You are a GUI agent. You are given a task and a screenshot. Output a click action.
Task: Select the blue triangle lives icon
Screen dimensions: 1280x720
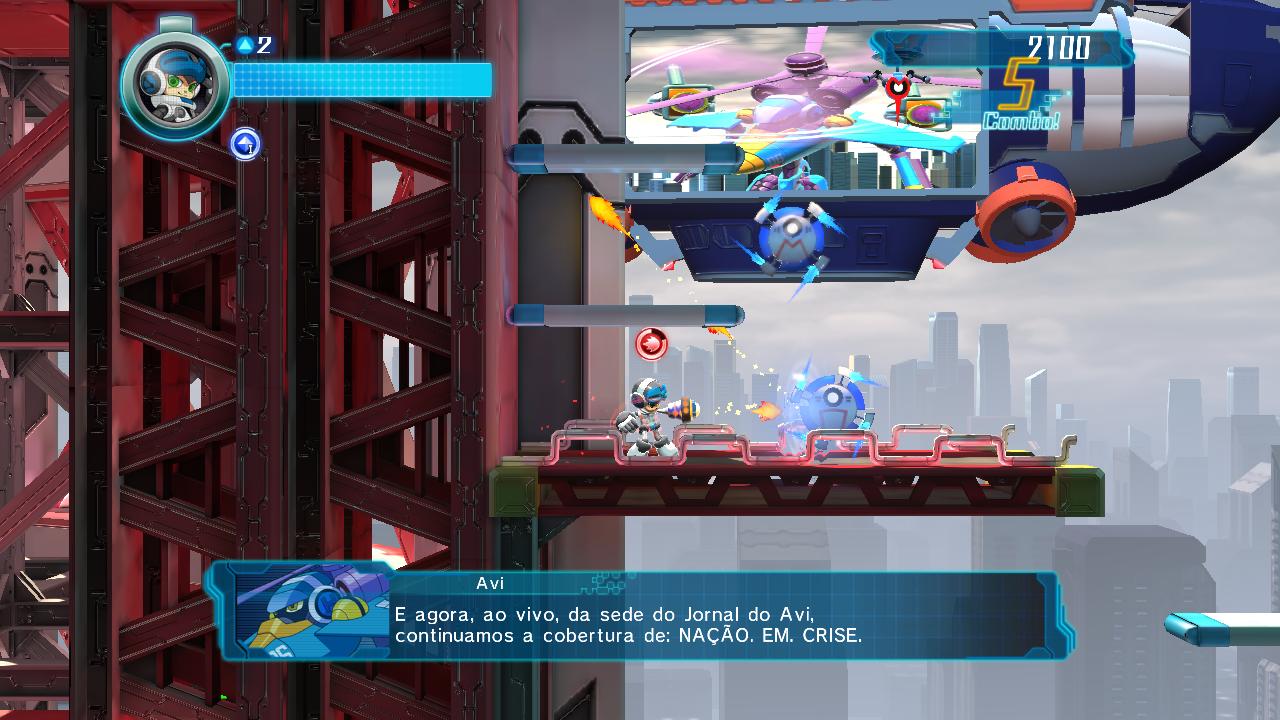pos(243,44)
